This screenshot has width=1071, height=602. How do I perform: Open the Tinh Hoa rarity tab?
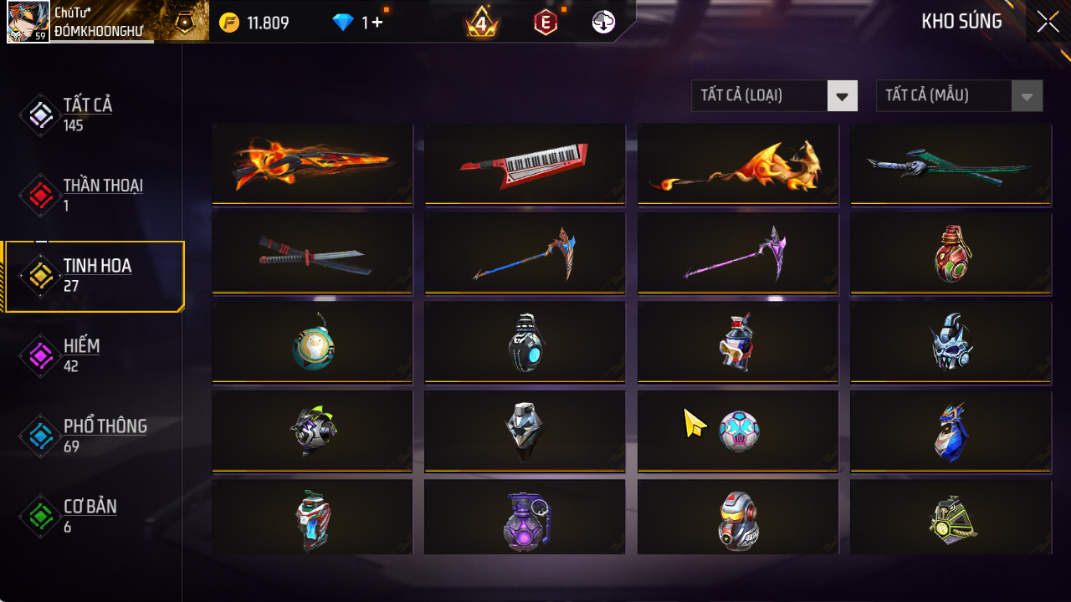[96, 275]
